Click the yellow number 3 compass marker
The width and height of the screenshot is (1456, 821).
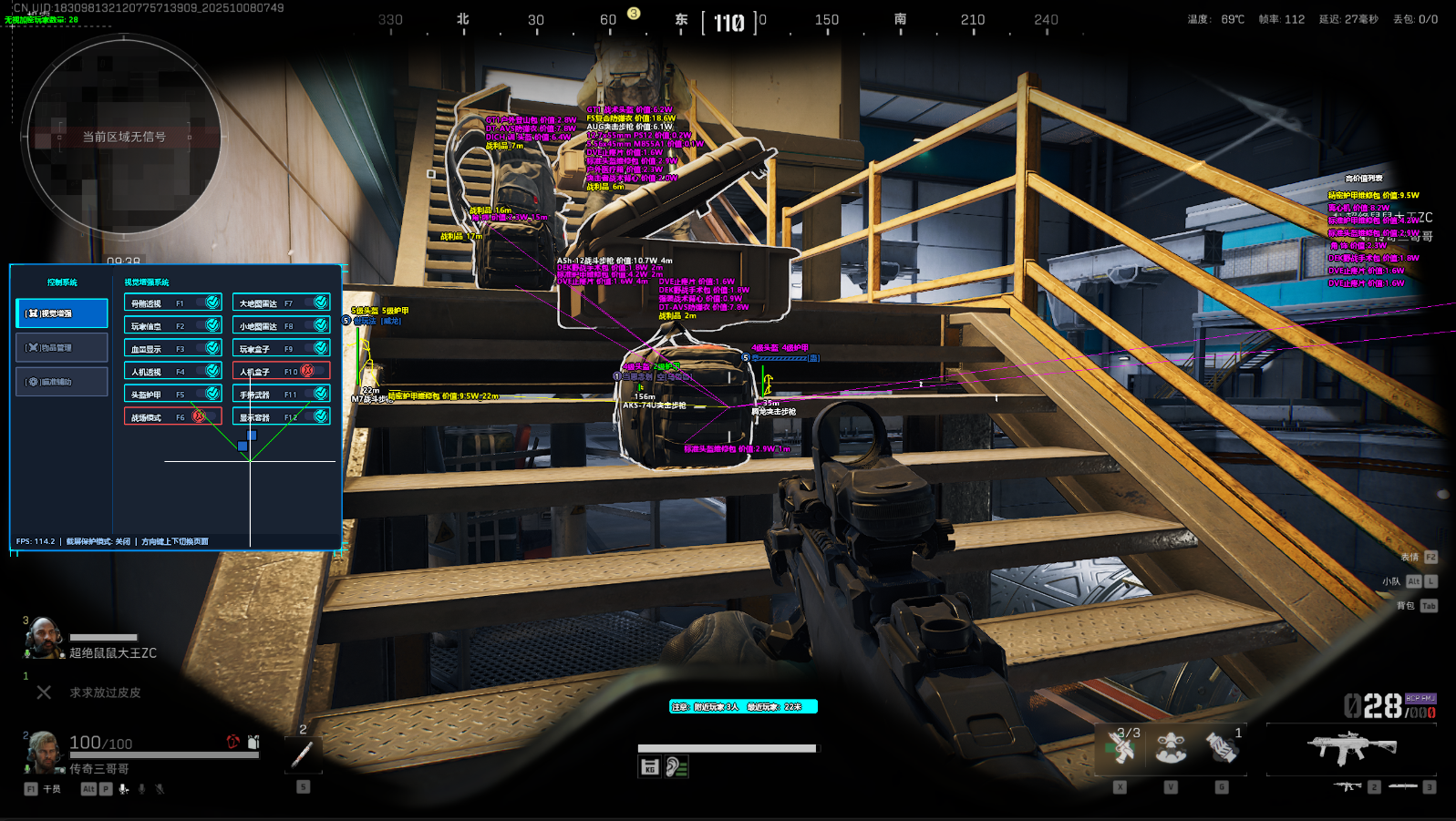(634, 14)
